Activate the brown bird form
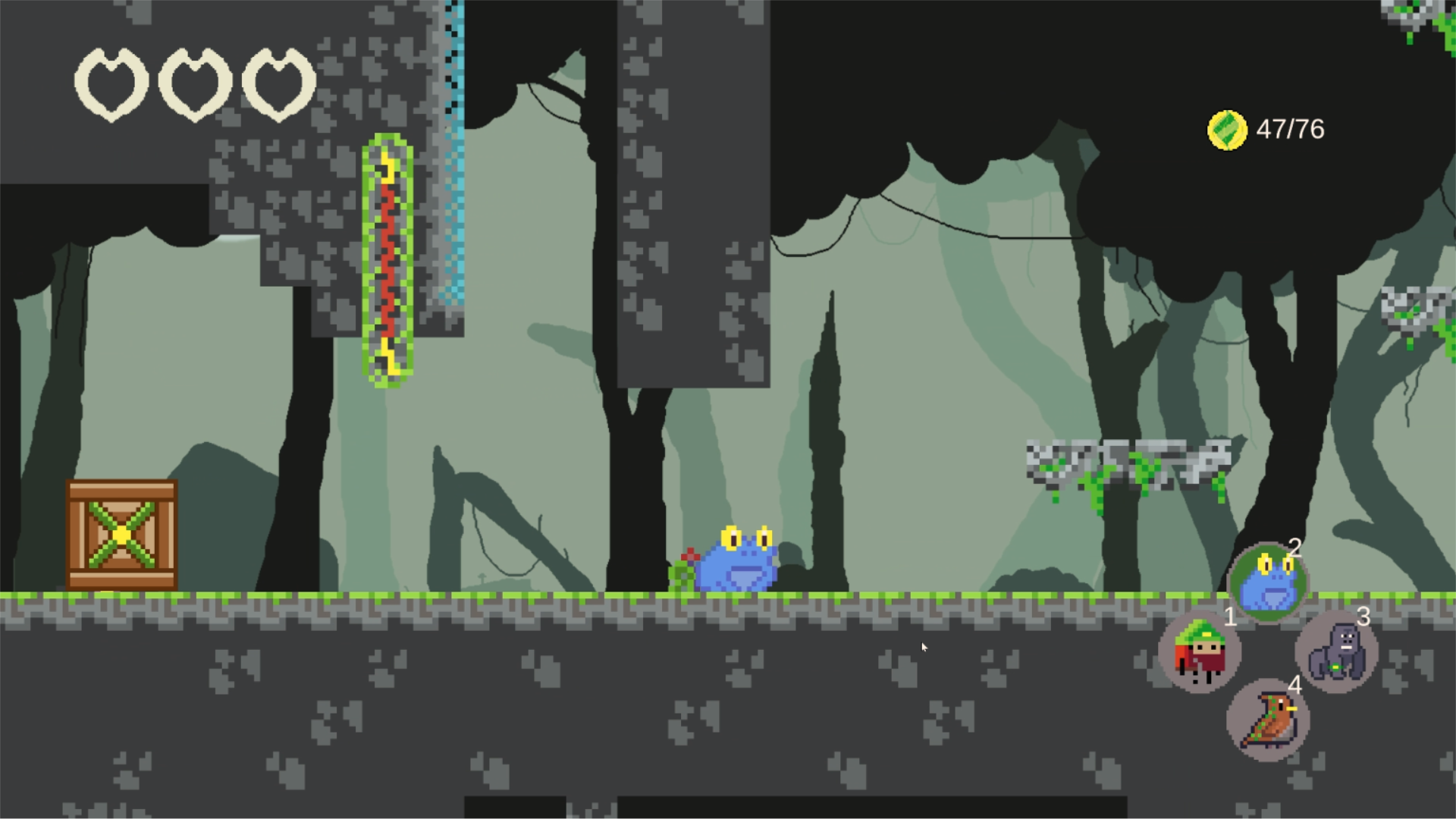This screenshot has height=819, width=1456. click(x=1267, y=720)
